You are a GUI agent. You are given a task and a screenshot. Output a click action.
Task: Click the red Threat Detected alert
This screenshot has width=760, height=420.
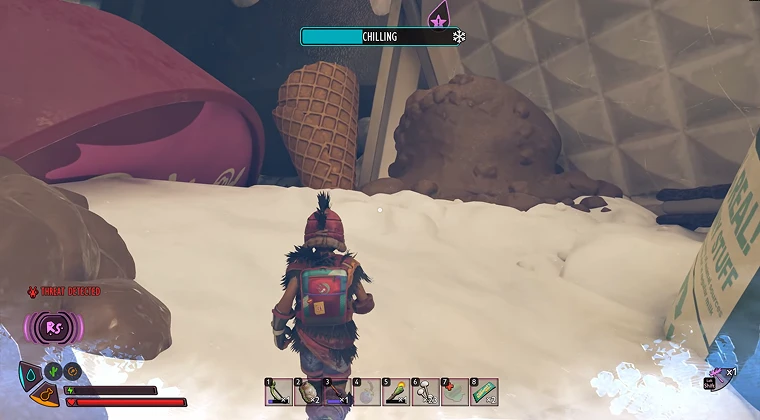(x=64, y=291)
